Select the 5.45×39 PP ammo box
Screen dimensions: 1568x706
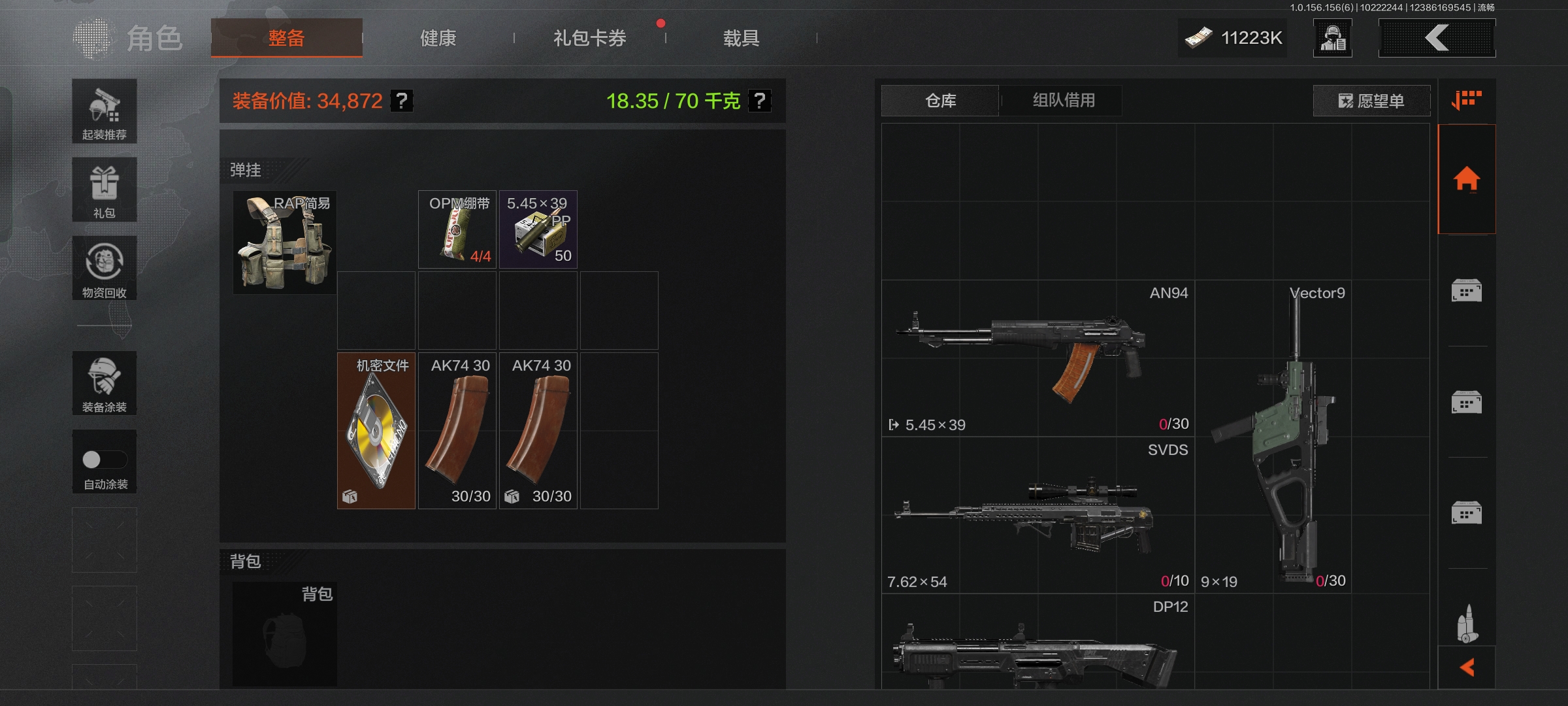[538, 229]
